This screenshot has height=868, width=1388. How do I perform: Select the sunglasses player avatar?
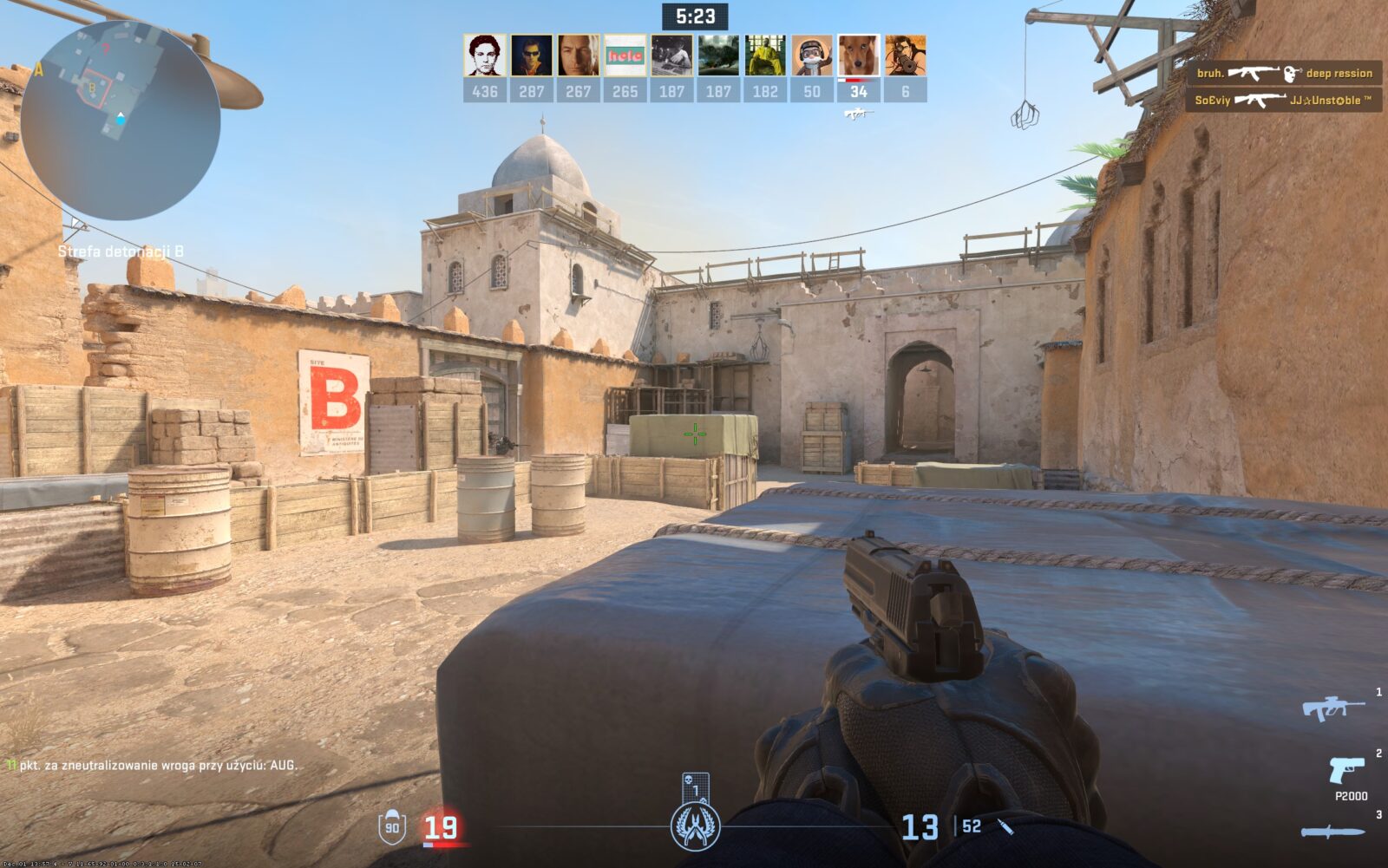[x=531, y=55]
